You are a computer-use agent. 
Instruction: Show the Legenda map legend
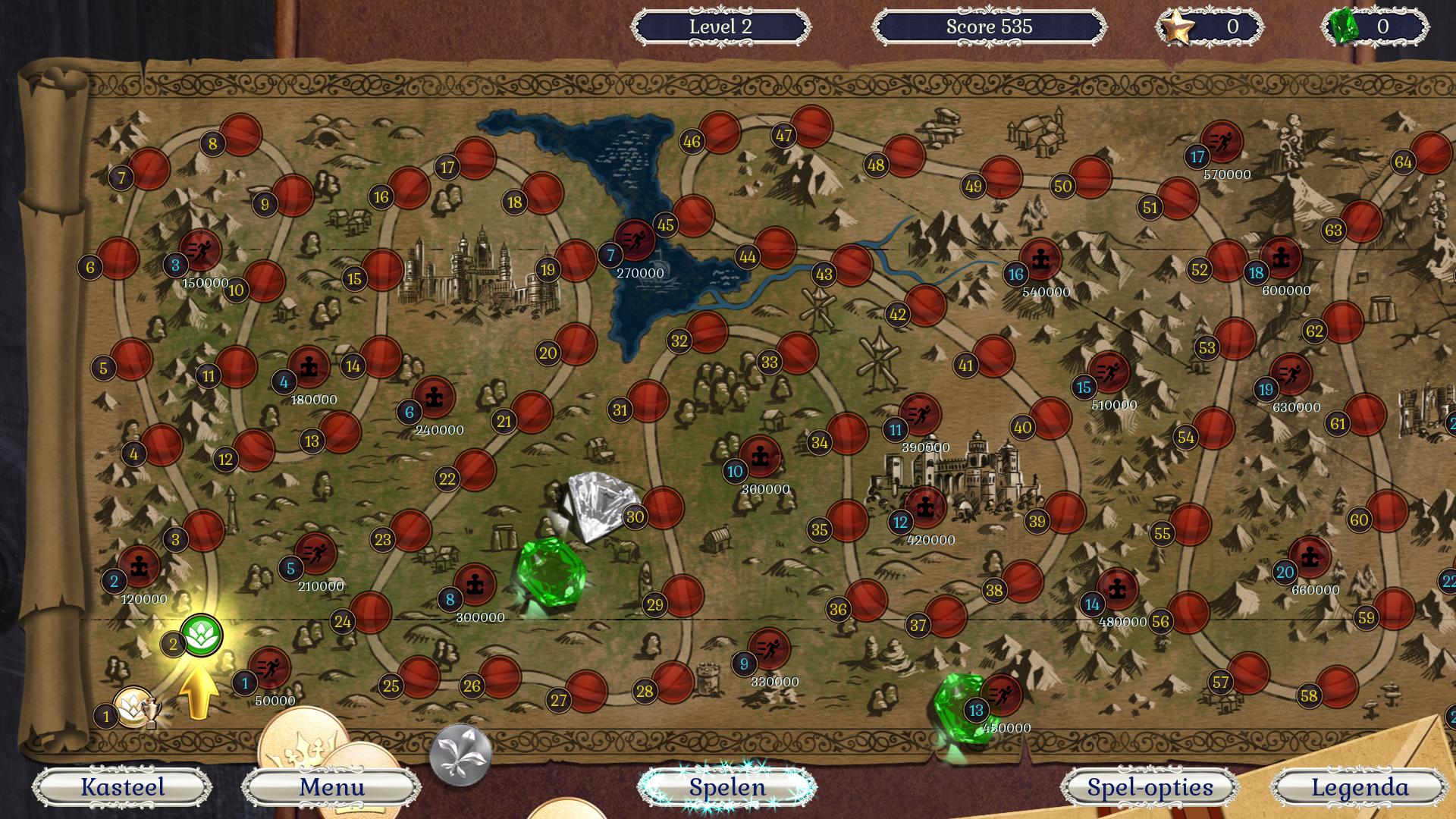[1360, 787]
